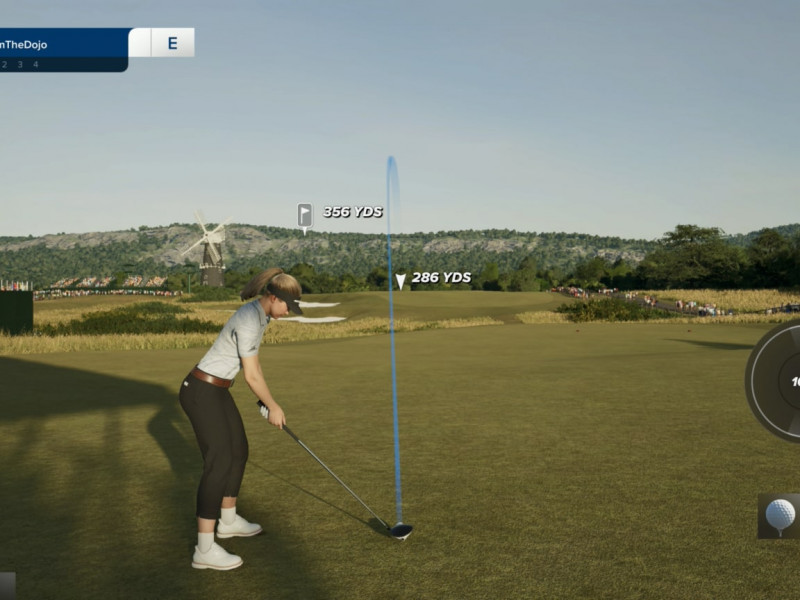This screenshot has width=800, height=600.
Task: Click the golf ball lie icon
Action: [x=779, y=516]
